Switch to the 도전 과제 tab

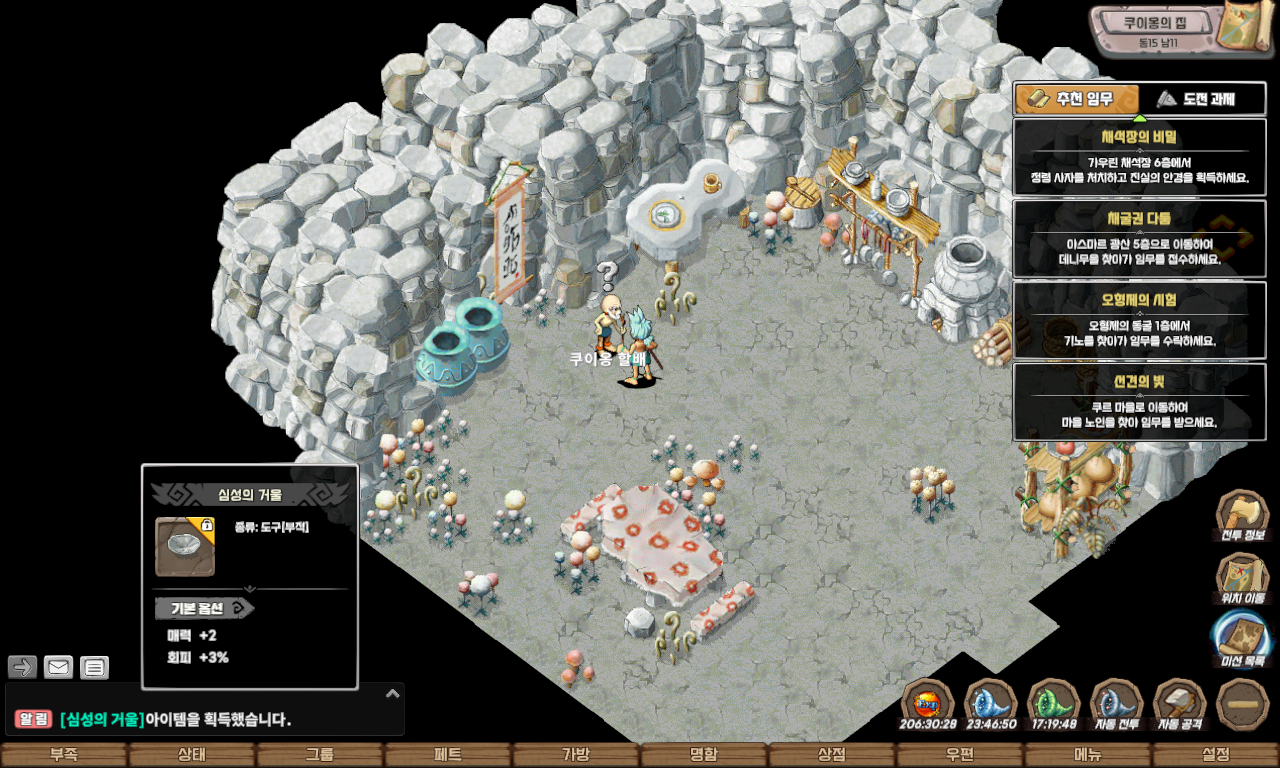tap(1202, 99)
